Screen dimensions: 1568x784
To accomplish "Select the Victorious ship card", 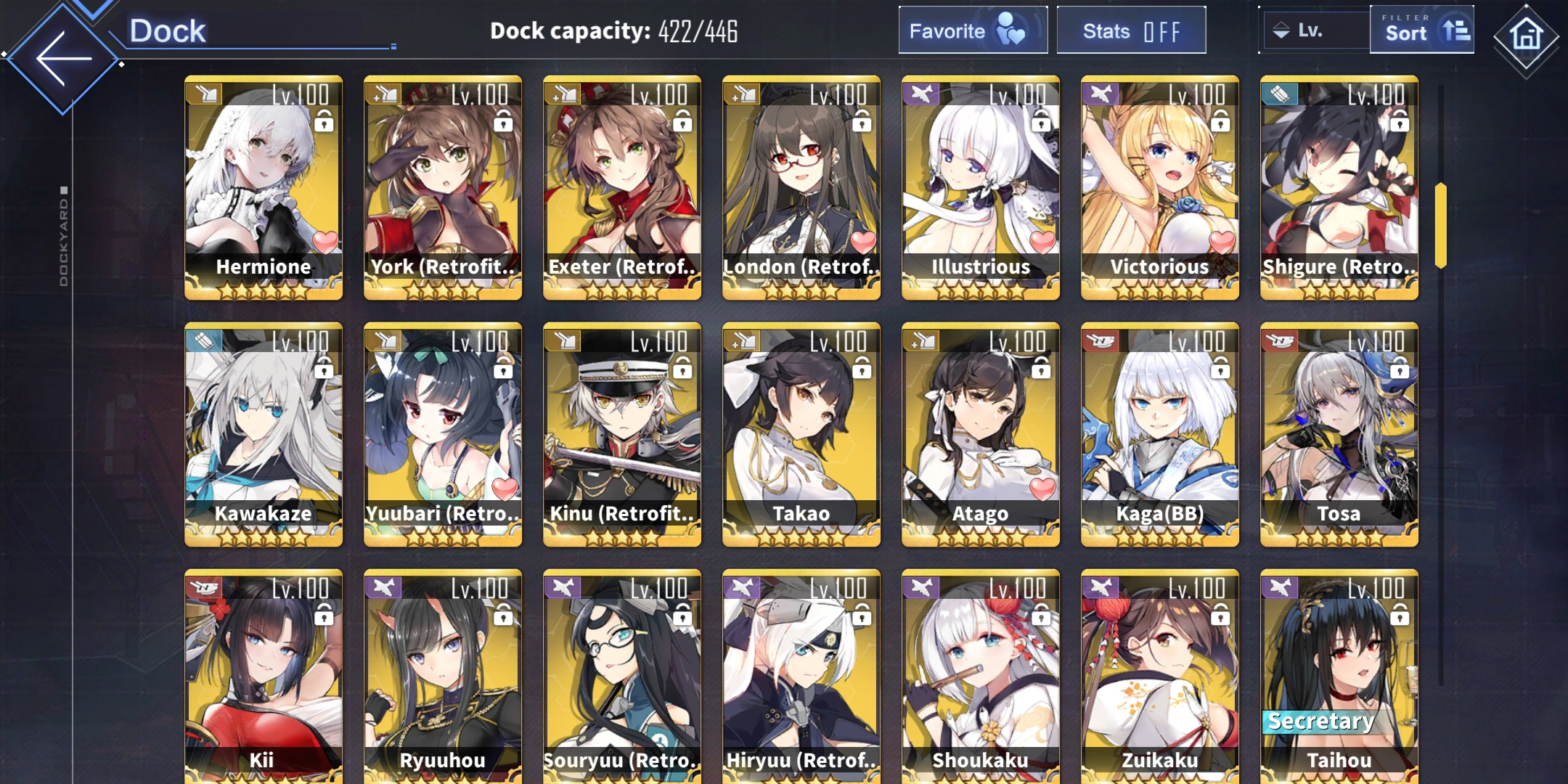I will pos(1159,187).
